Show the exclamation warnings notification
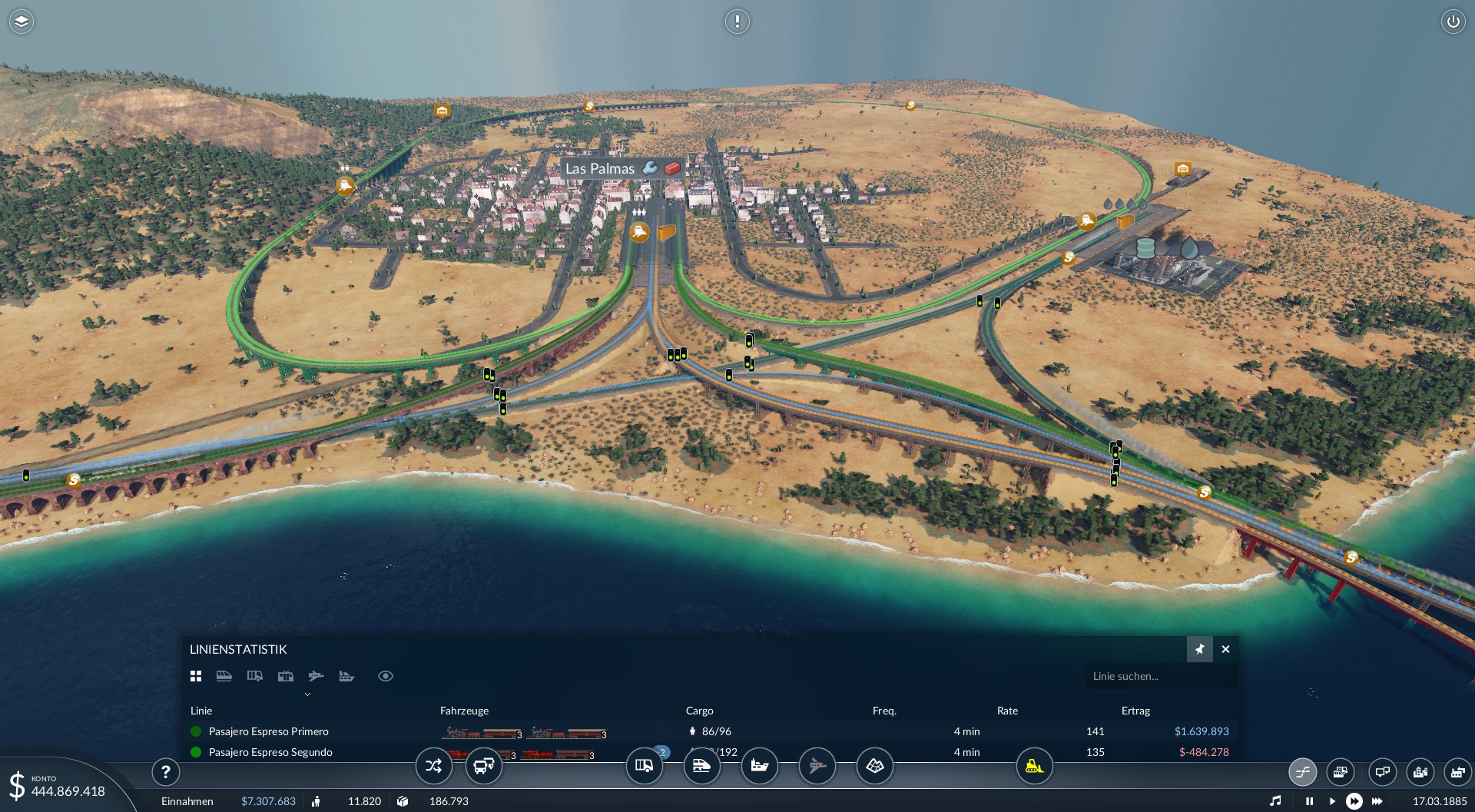 pyautogui.click(x=737, y=22)
